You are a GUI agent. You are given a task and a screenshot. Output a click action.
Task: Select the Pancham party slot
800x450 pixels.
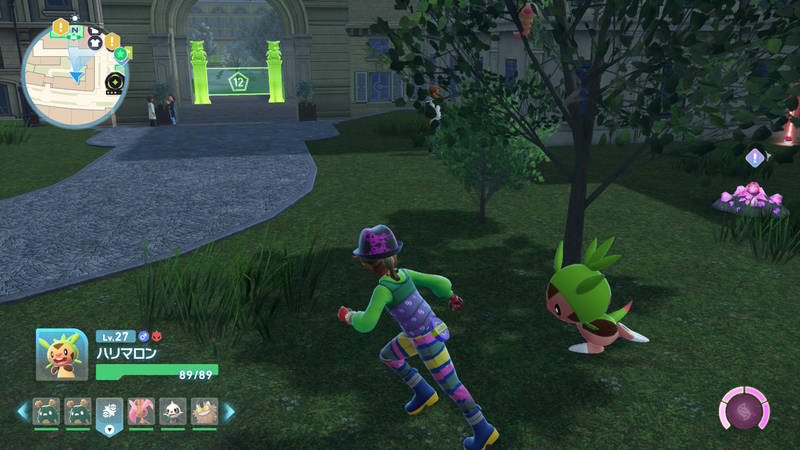tap(172, 411)
